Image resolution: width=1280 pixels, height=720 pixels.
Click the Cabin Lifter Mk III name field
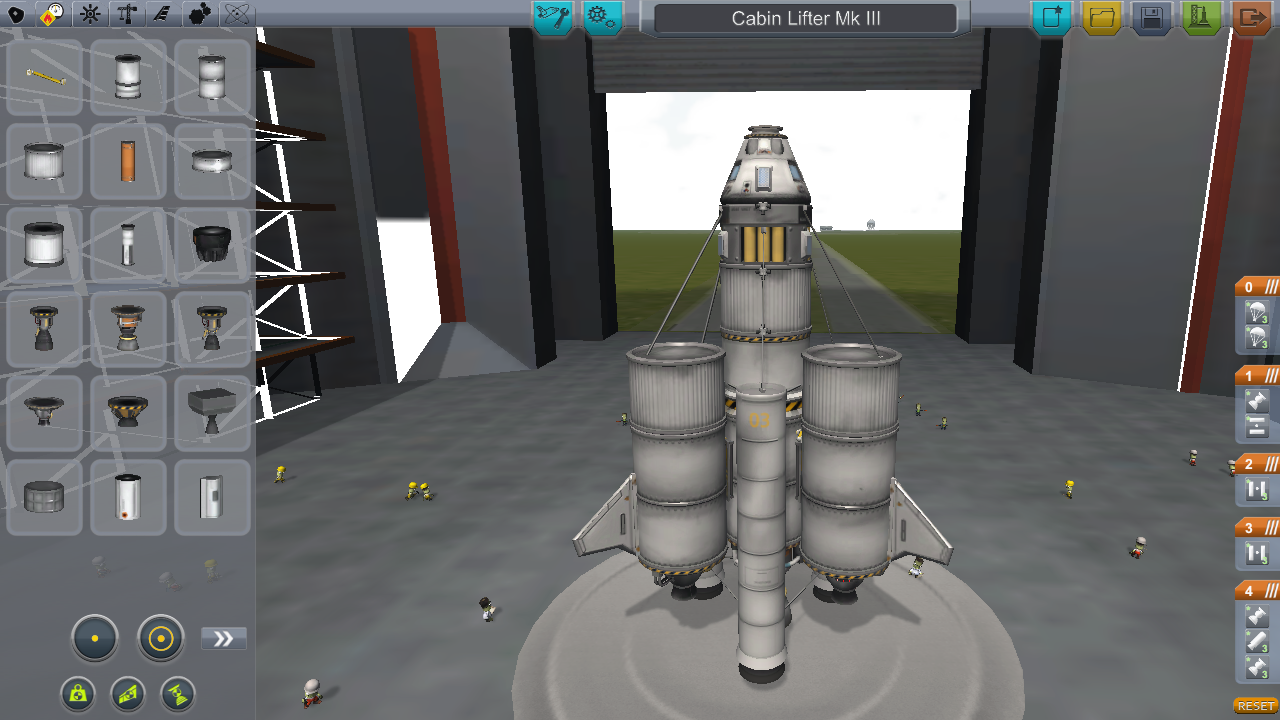coord(805,17)
